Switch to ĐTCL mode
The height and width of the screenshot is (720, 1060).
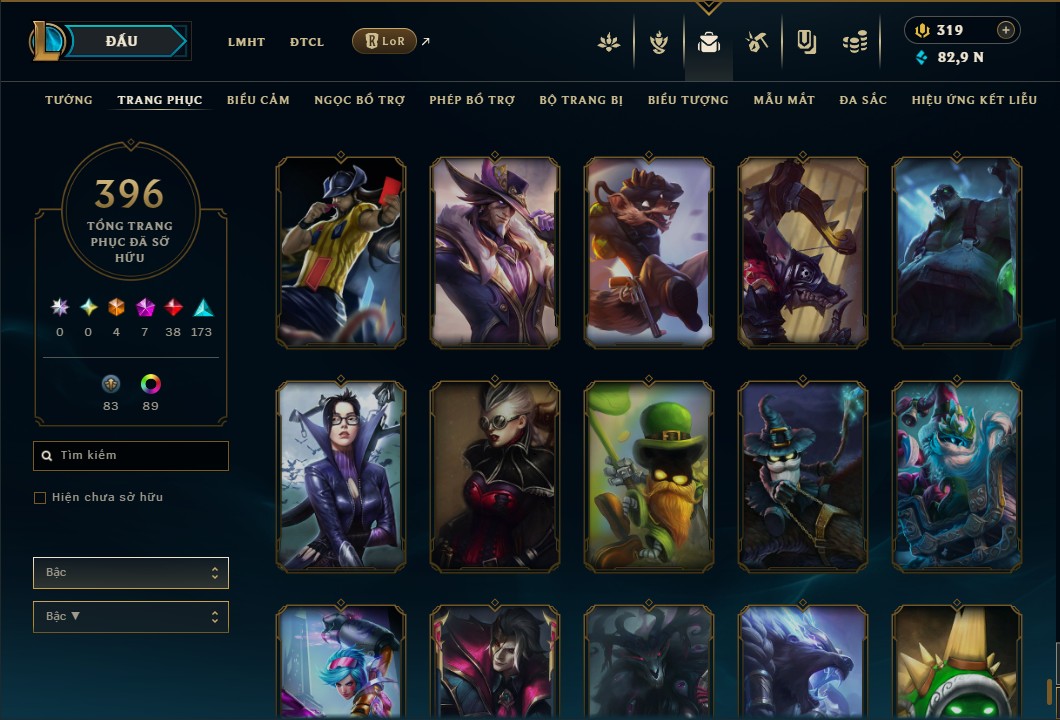tap(307, 42)
